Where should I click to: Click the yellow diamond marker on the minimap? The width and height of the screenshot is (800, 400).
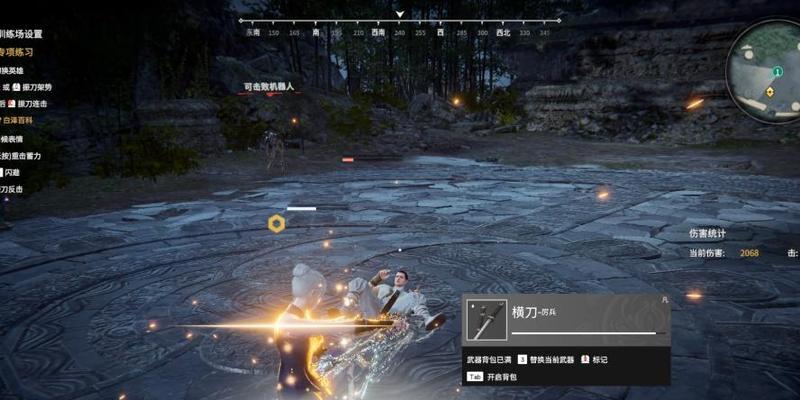pos(769,91)
